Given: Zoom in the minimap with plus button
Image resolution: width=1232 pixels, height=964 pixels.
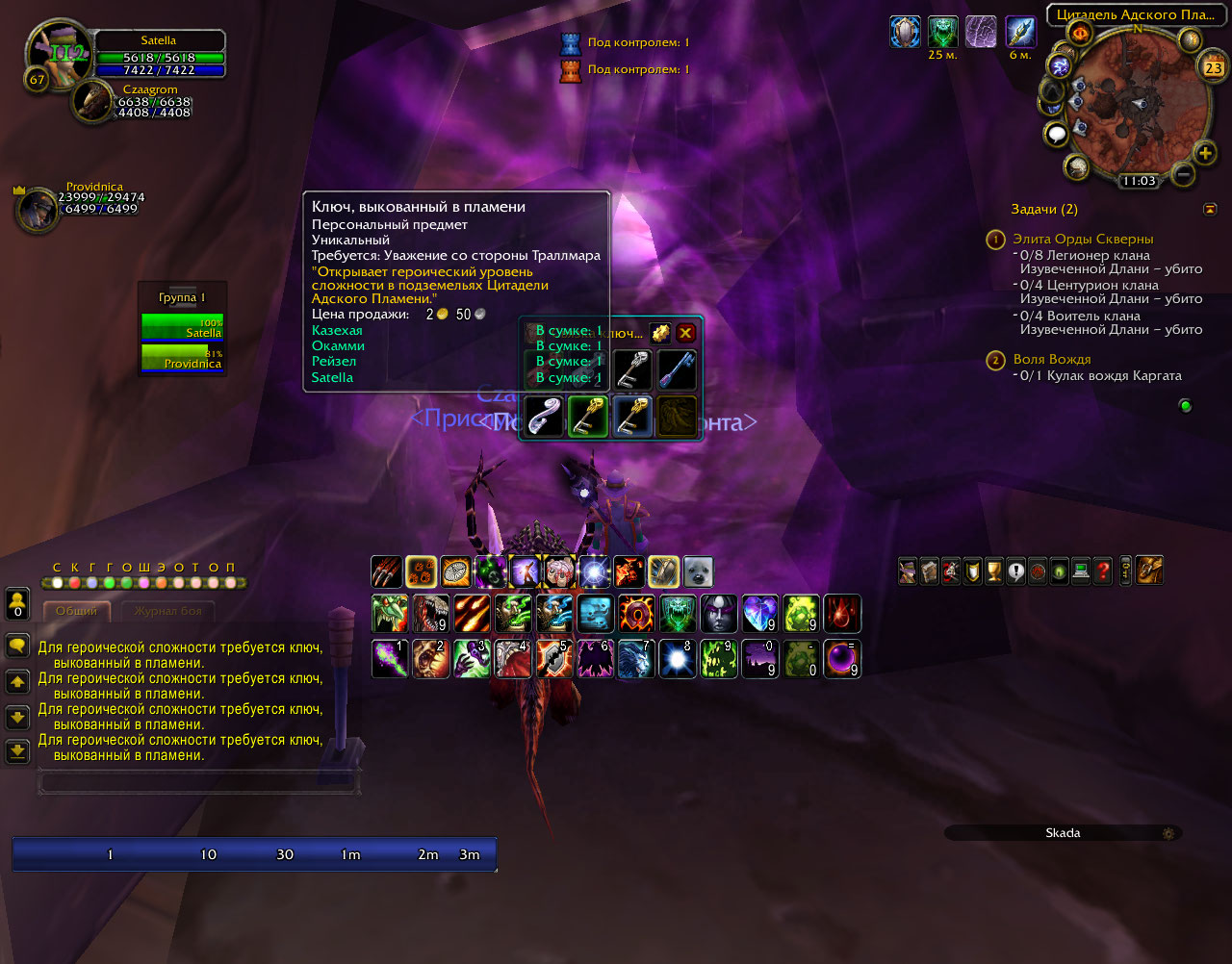Looking at the screenshot, I should click(x=1204, y=153).
